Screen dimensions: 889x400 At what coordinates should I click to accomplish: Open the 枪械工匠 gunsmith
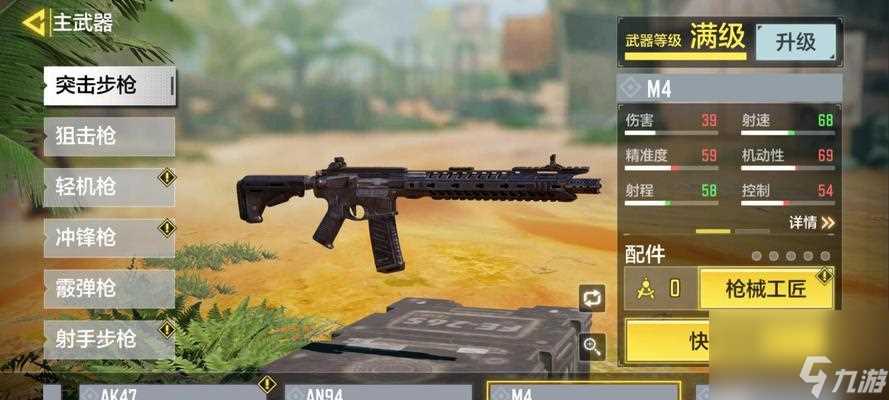766,289
